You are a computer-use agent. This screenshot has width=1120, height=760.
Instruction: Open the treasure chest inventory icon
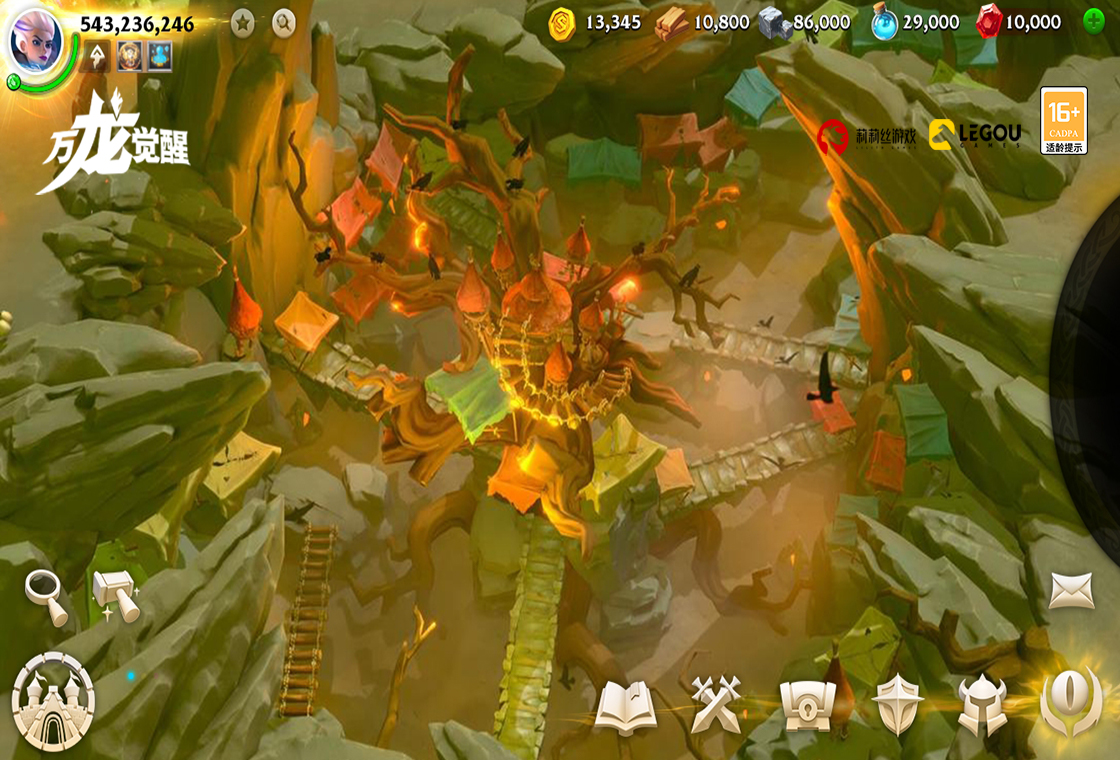pos(807,706)
